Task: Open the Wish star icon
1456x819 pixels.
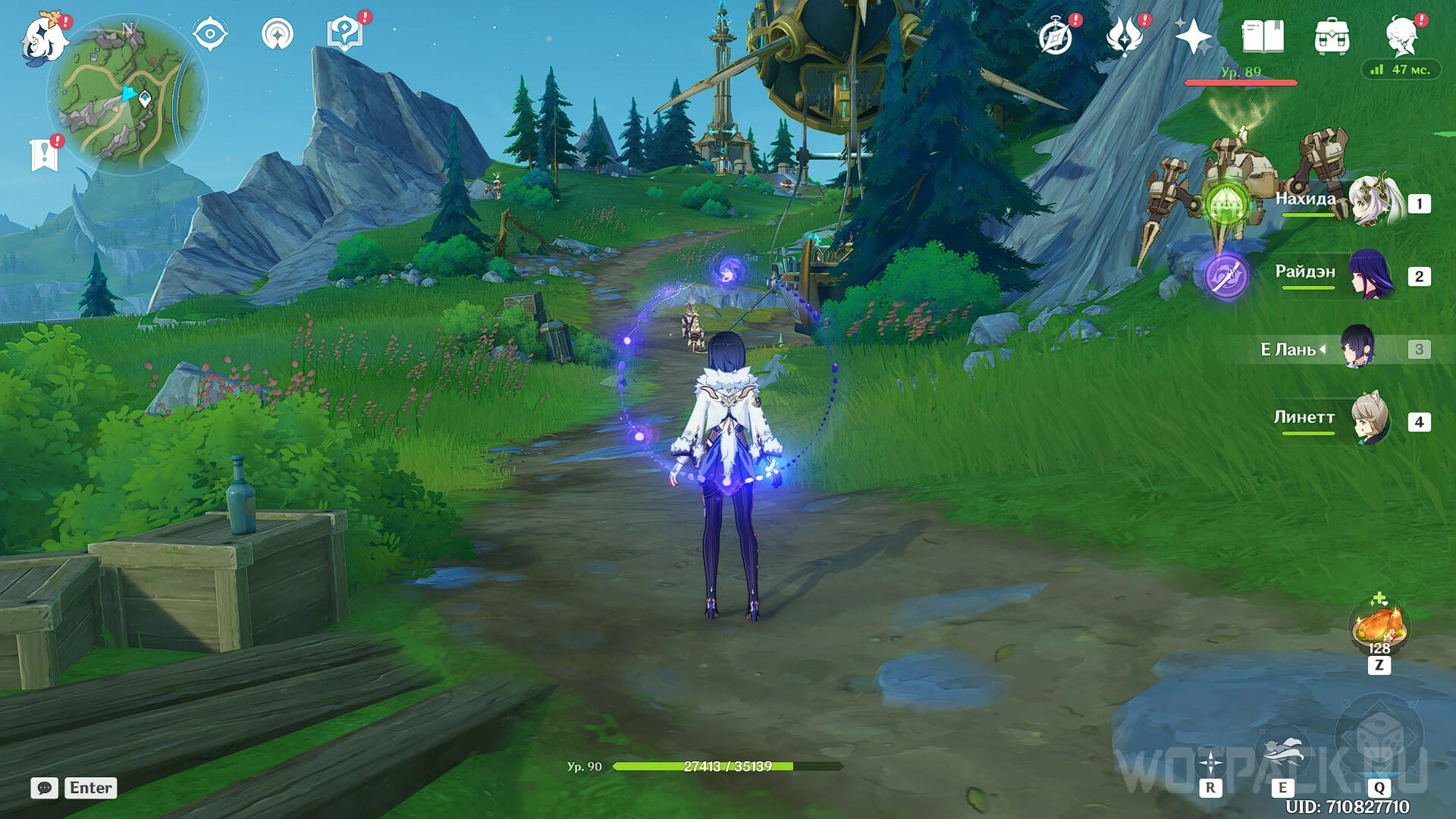Action: 1192,36
